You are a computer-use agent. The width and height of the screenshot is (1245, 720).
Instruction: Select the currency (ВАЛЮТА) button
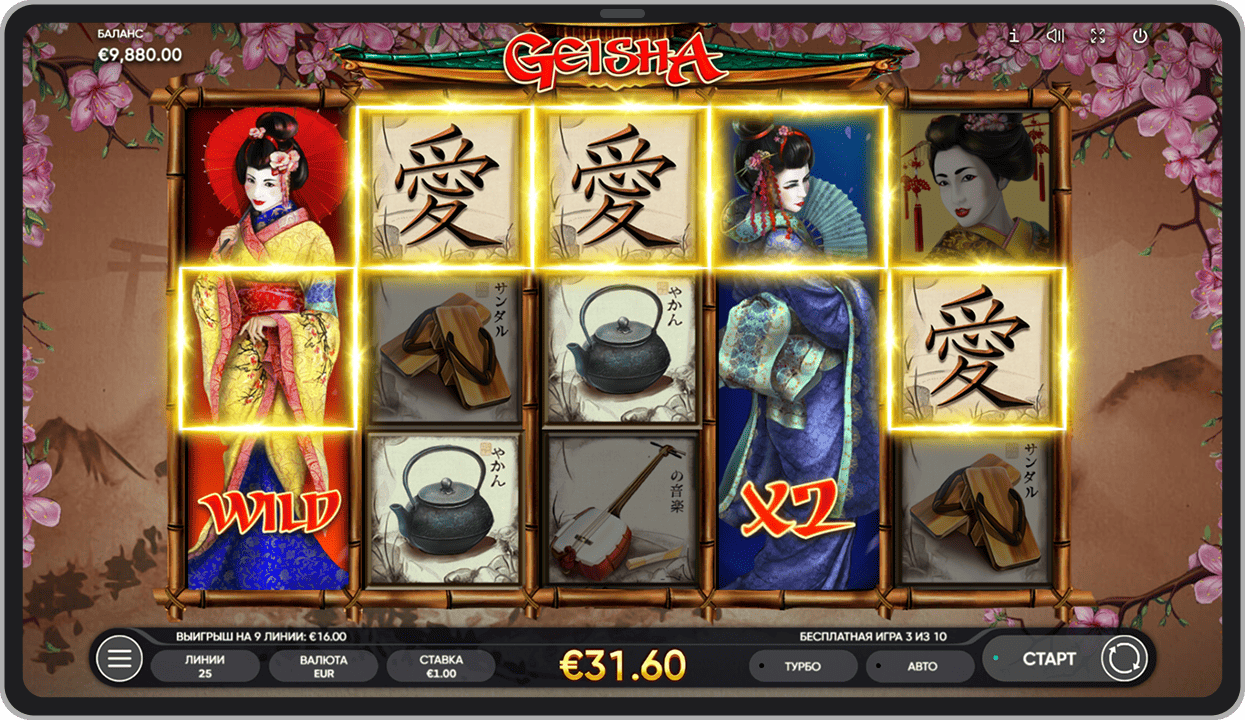coord(323,666)
